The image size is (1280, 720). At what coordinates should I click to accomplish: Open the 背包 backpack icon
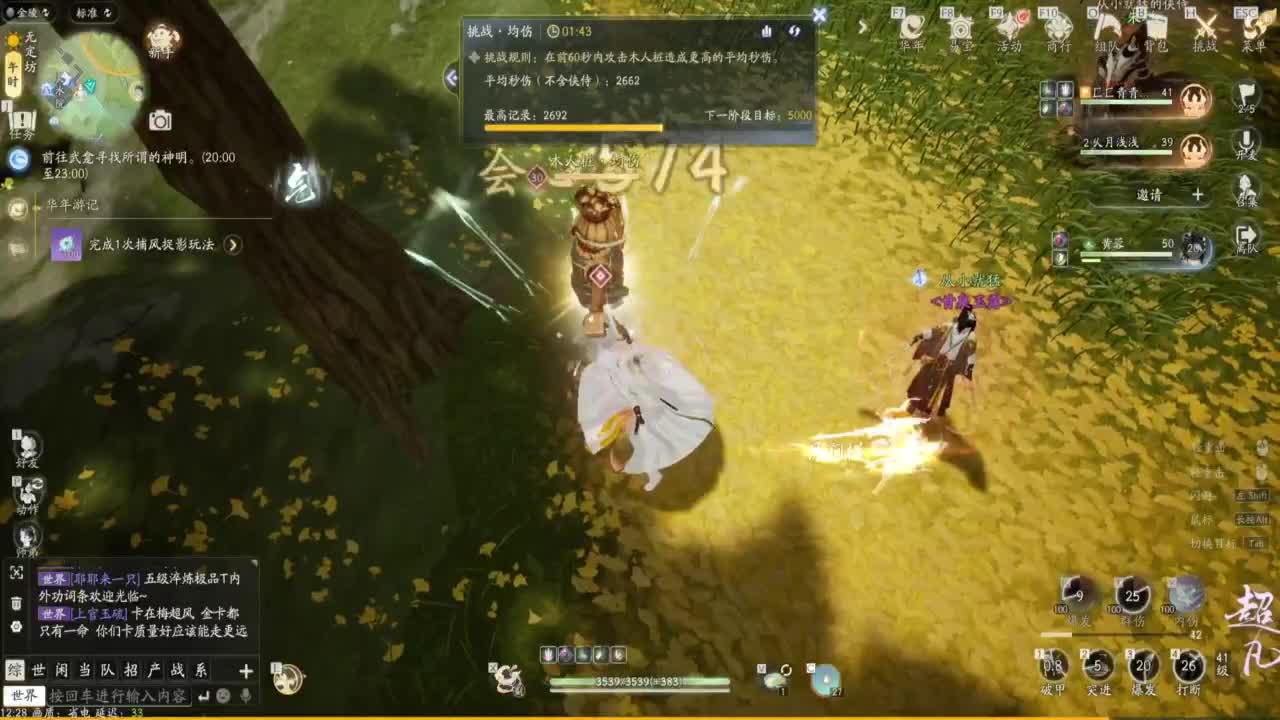coord(1155,28)
